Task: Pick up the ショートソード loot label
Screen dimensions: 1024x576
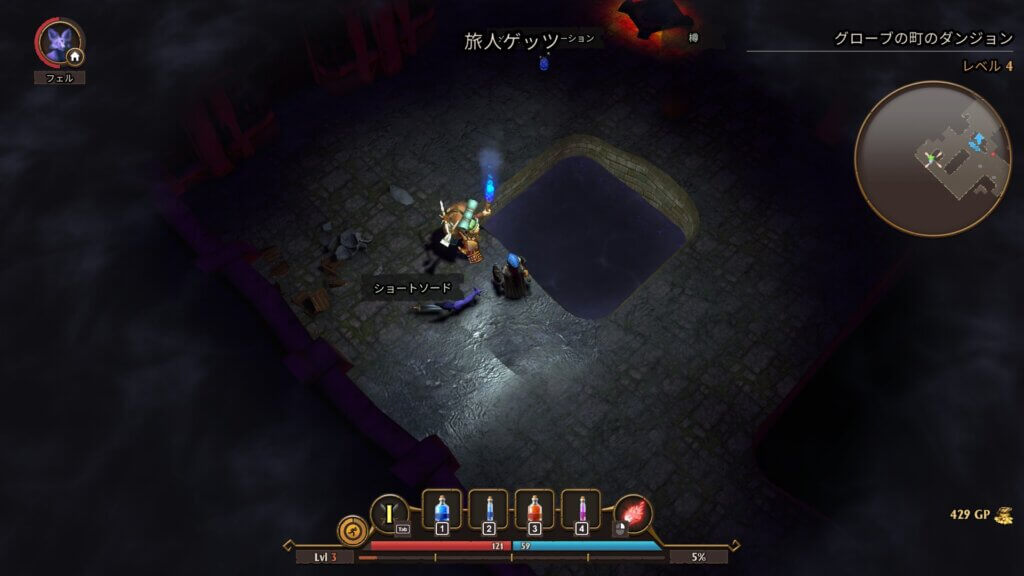Action: click(x=413, y=288)
